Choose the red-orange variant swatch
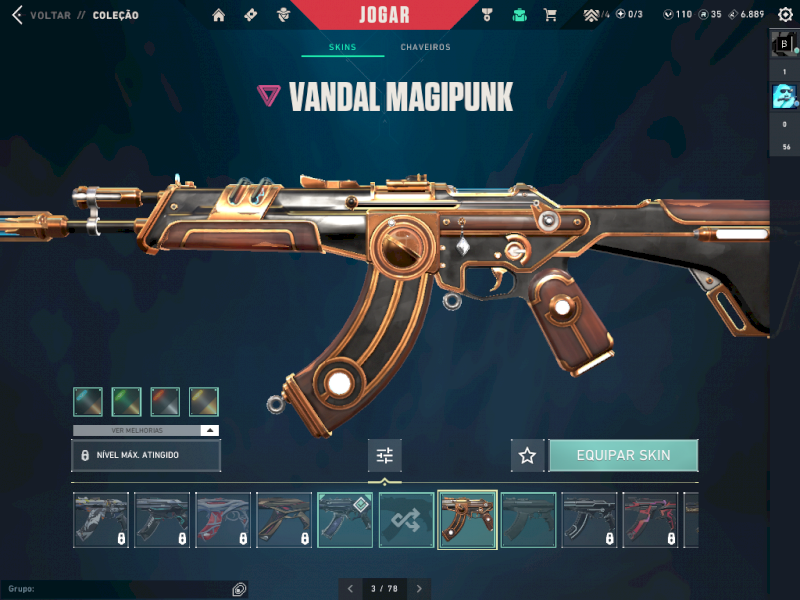Screen dimensions: 800x600 tap(165, 402)
